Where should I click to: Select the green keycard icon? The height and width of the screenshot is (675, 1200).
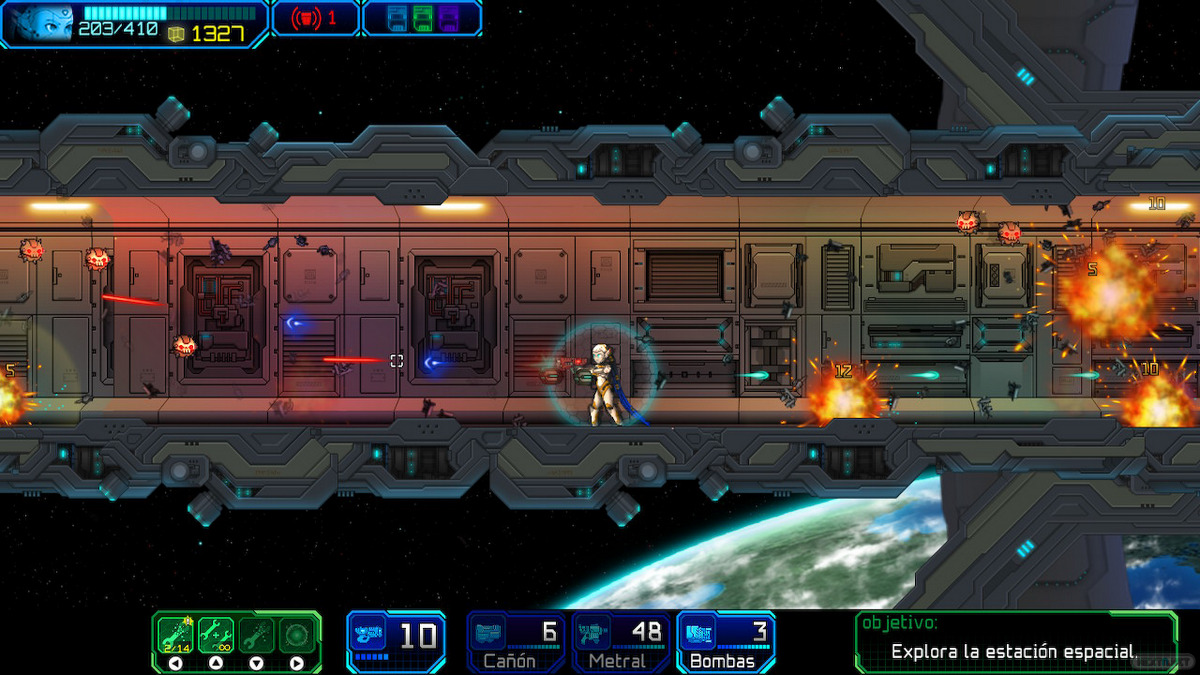pos(422,19)
